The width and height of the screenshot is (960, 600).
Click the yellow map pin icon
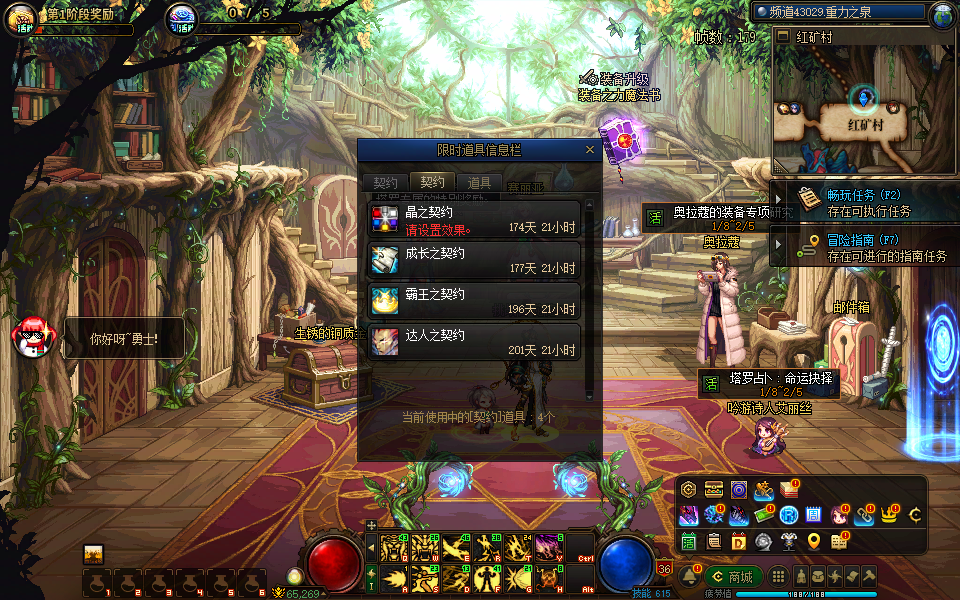point(814,541)
